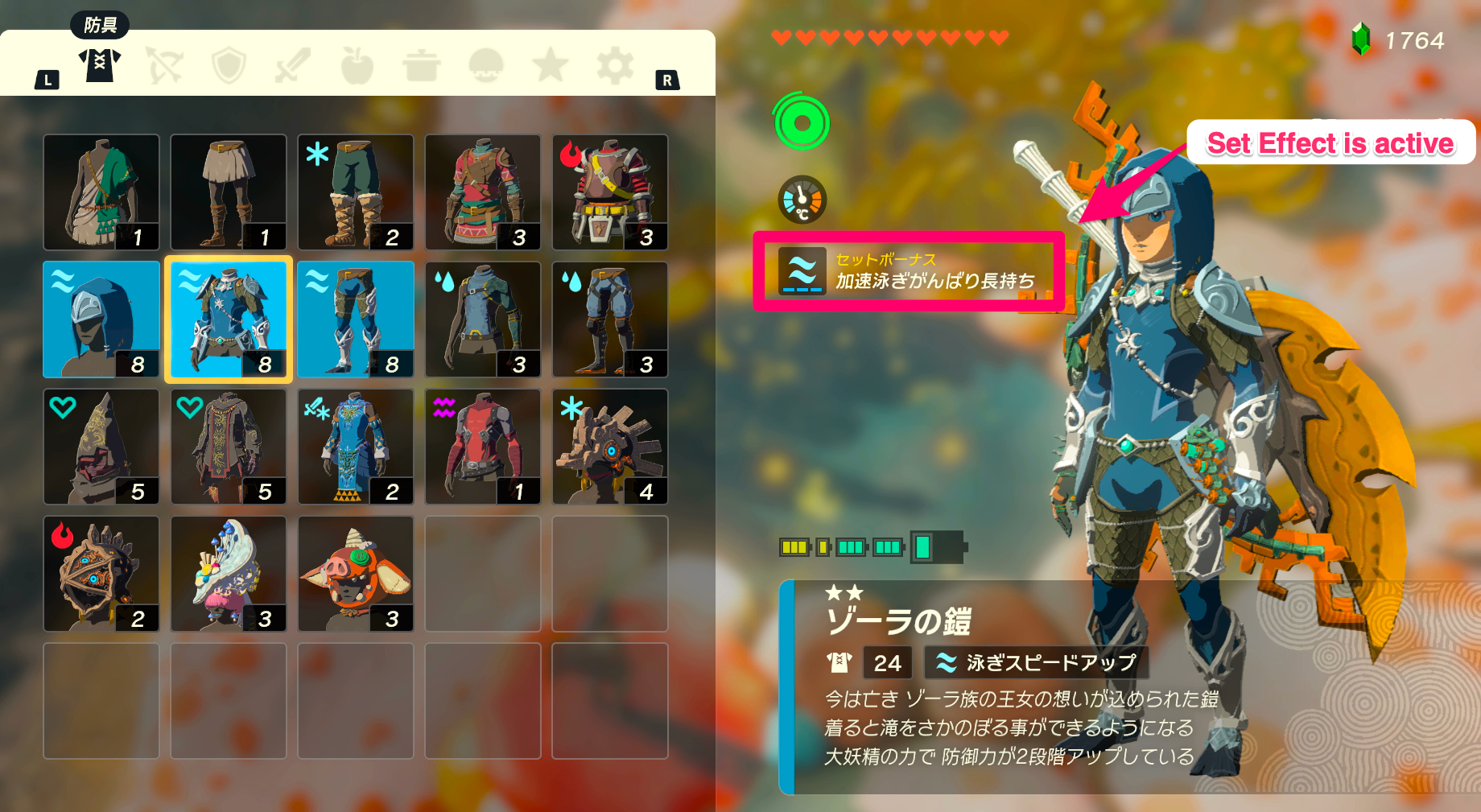Open the gear system settings tab
The image size is (1481, 812).
[x=614, y=66]
